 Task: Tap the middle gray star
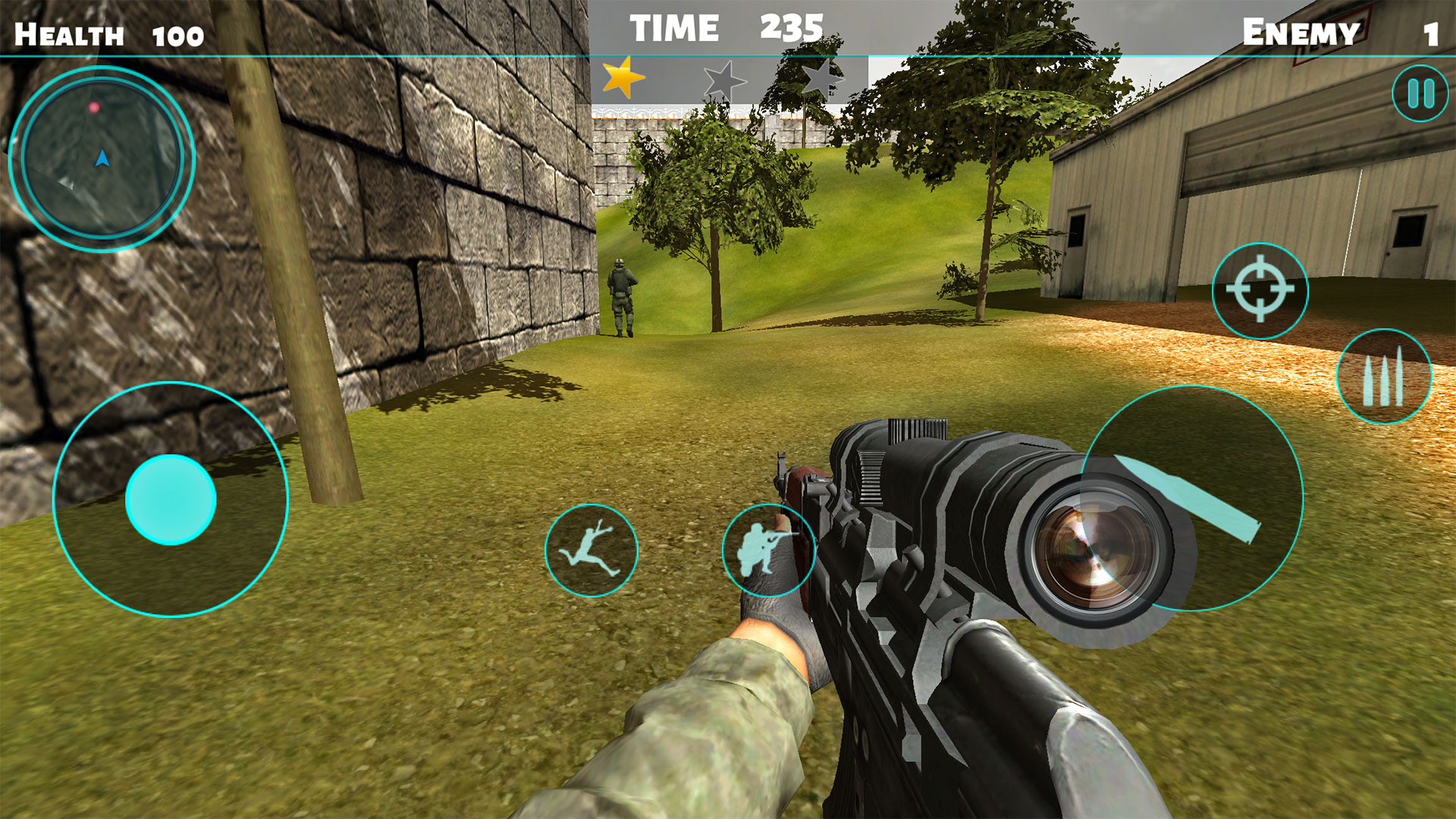(x=726, y=79)
